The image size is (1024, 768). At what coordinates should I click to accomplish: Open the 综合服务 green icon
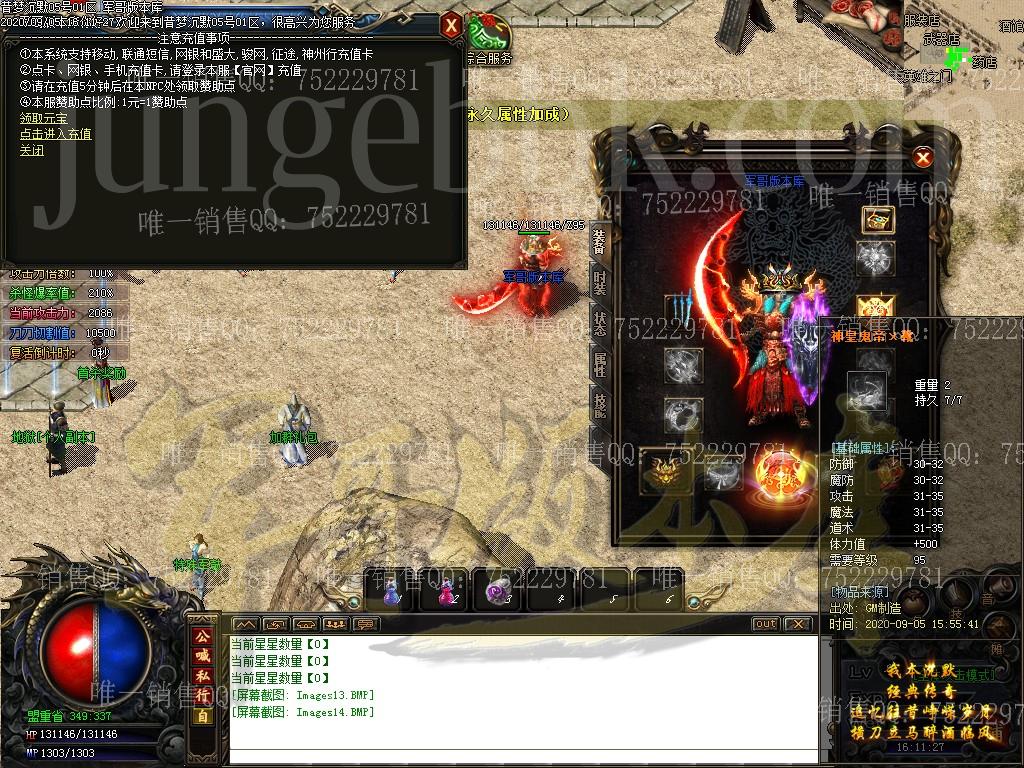pos(488,36)
